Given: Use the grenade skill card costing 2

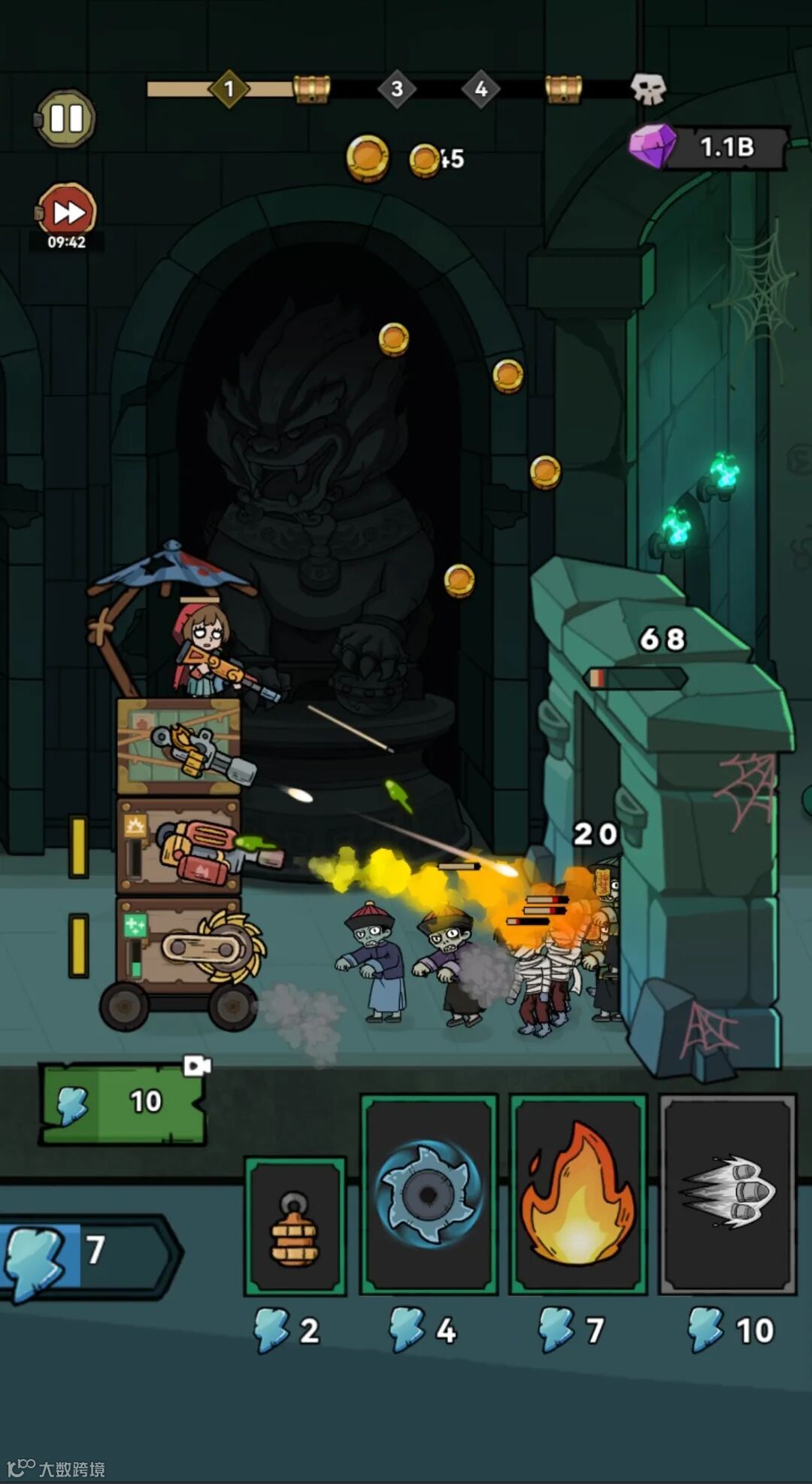Looking at the screenshot, I should click(x=295, y=1225).
